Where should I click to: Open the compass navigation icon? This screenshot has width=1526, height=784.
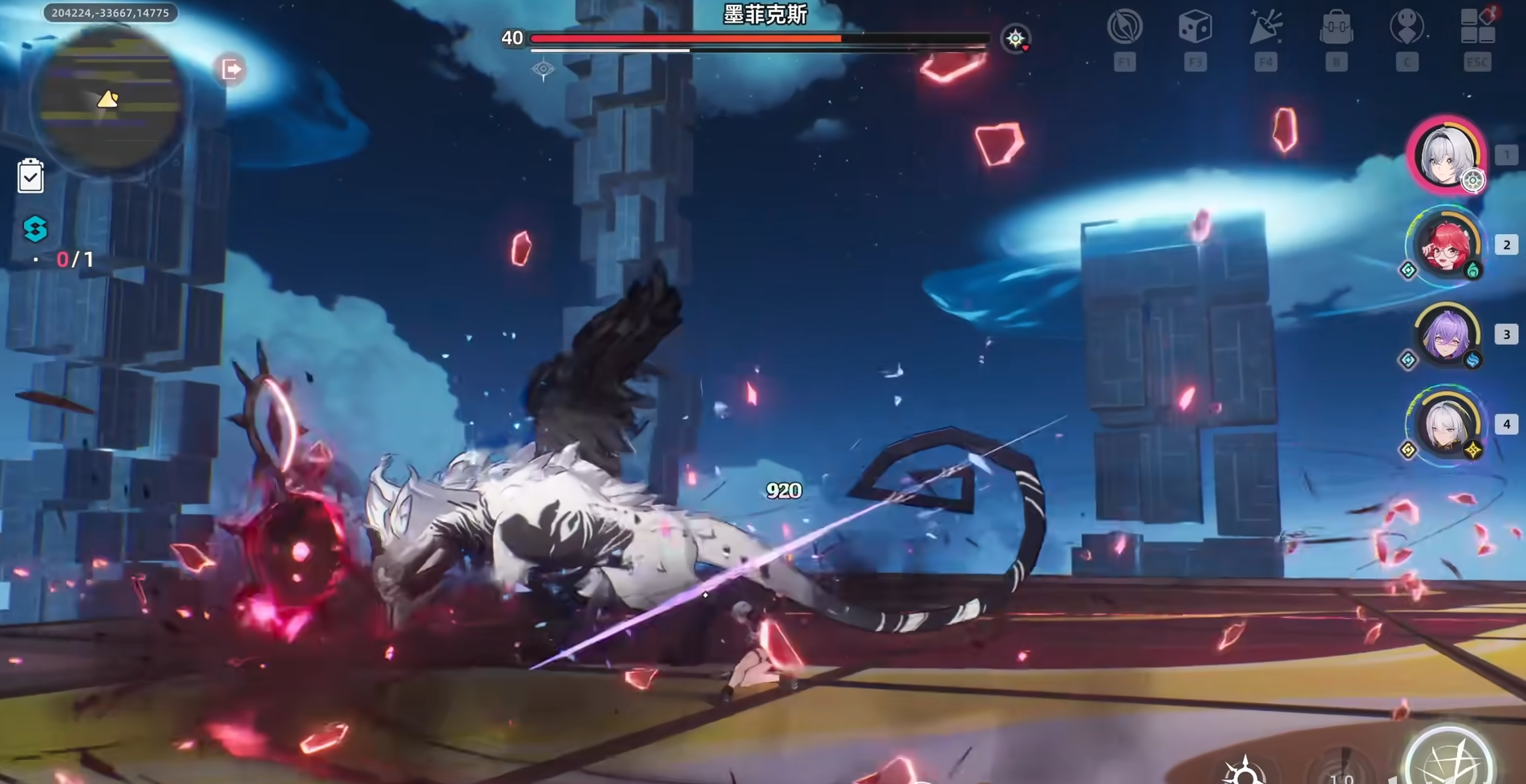coord(1124,27)
